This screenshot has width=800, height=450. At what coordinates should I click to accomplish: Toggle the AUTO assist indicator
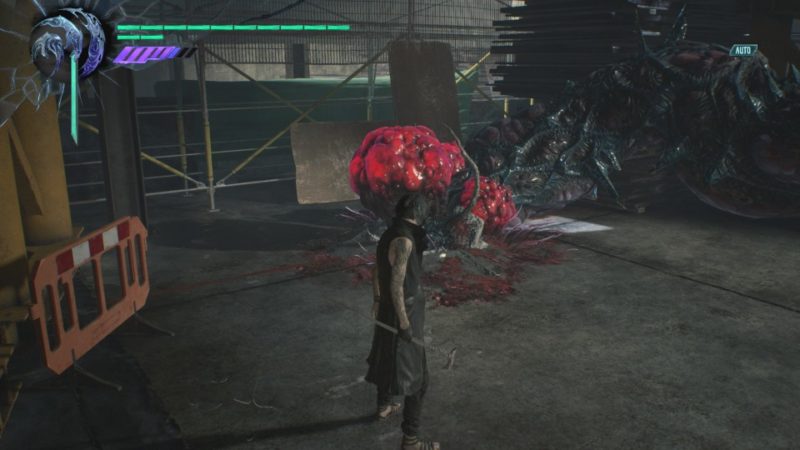tap(742, 50)
